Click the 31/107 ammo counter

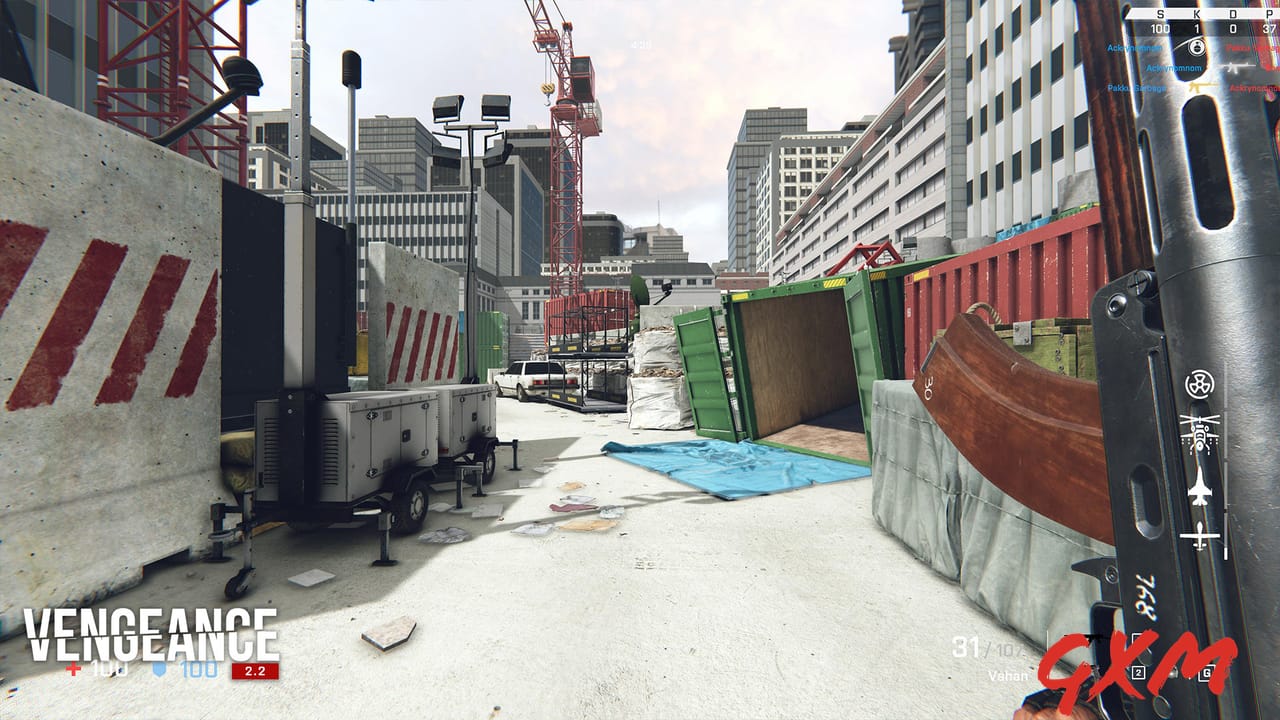click(988, 645)
